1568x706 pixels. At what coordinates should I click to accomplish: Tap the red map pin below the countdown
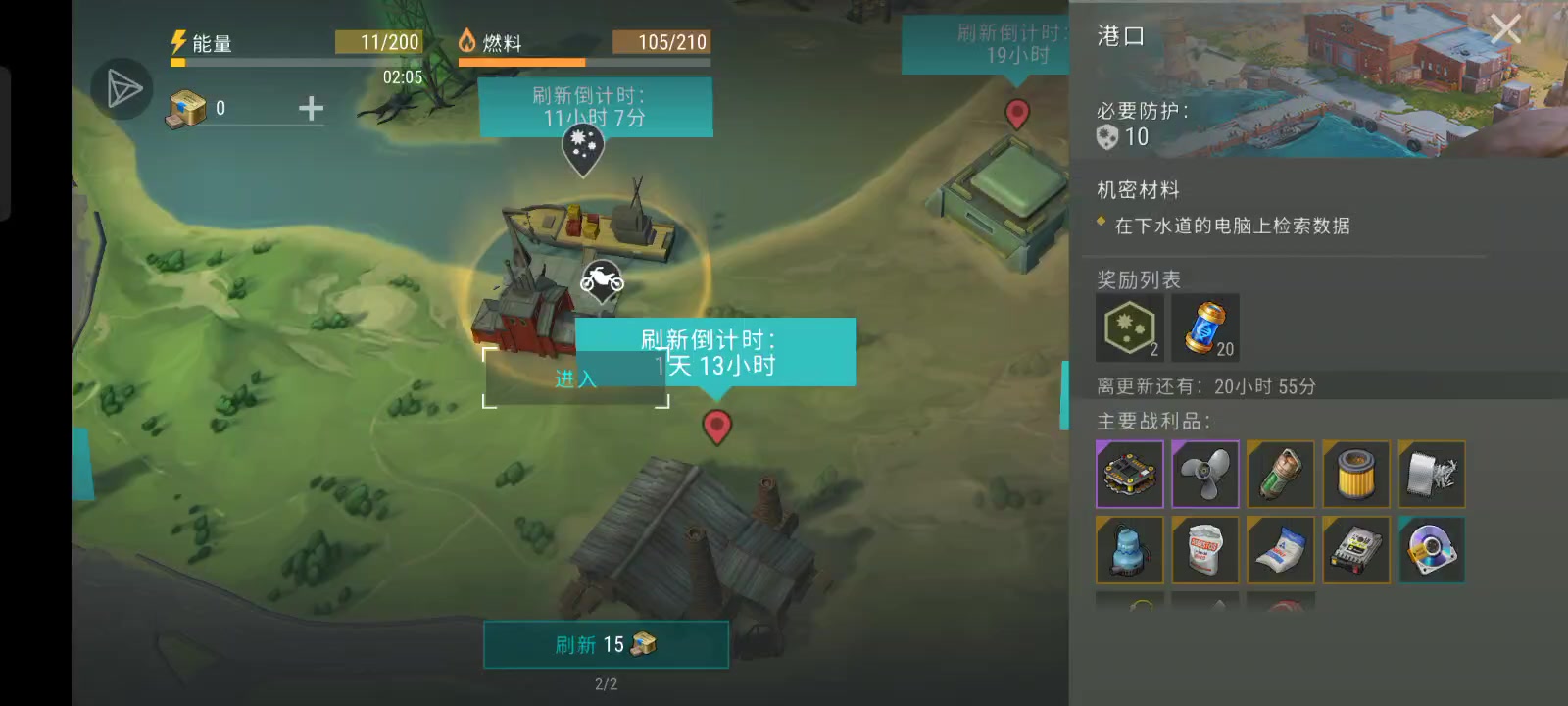(717, 427)
